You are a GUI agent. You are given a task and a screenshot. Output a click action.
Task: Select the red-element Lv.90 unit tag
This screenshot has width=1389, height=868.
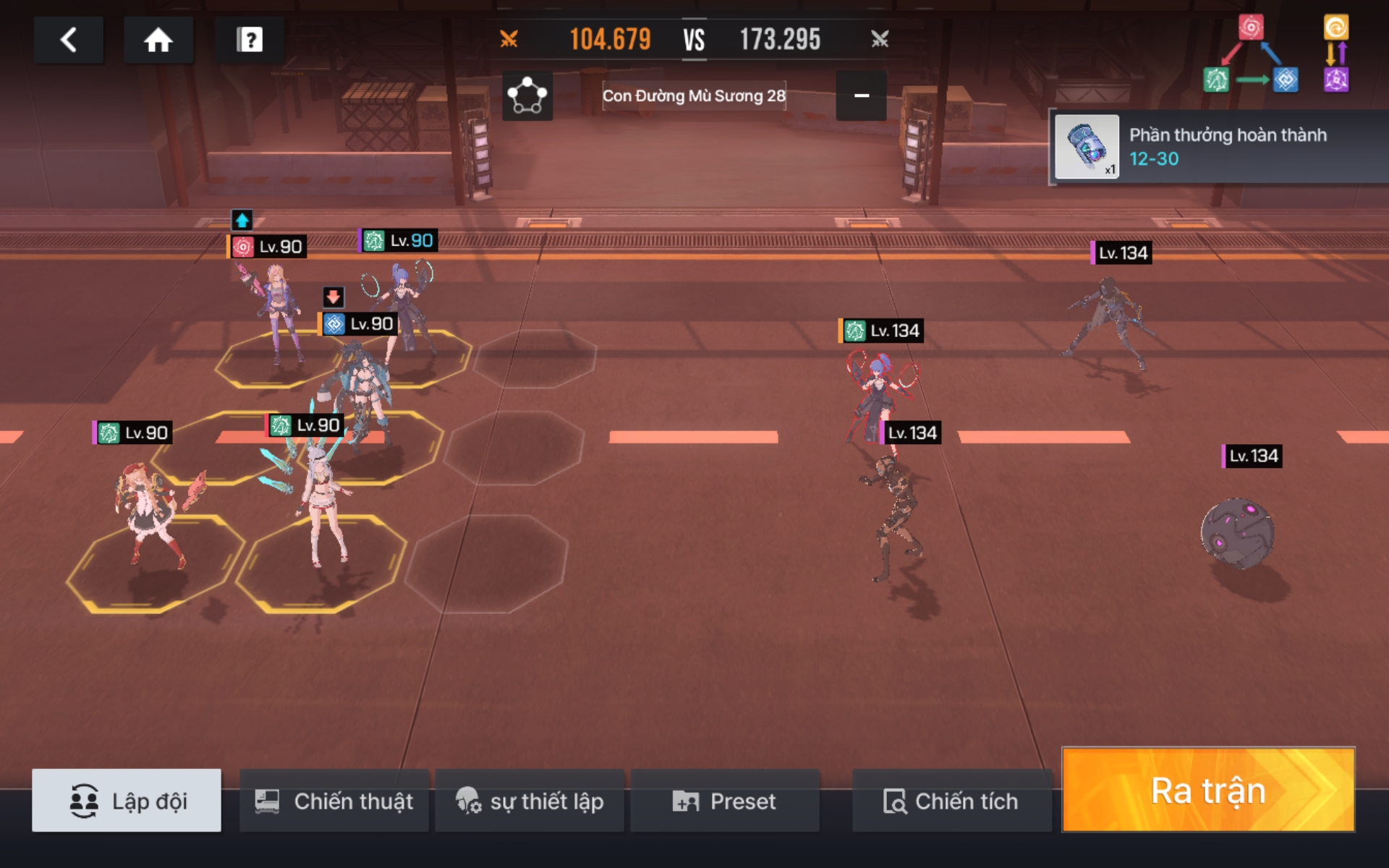coord(267,247)
